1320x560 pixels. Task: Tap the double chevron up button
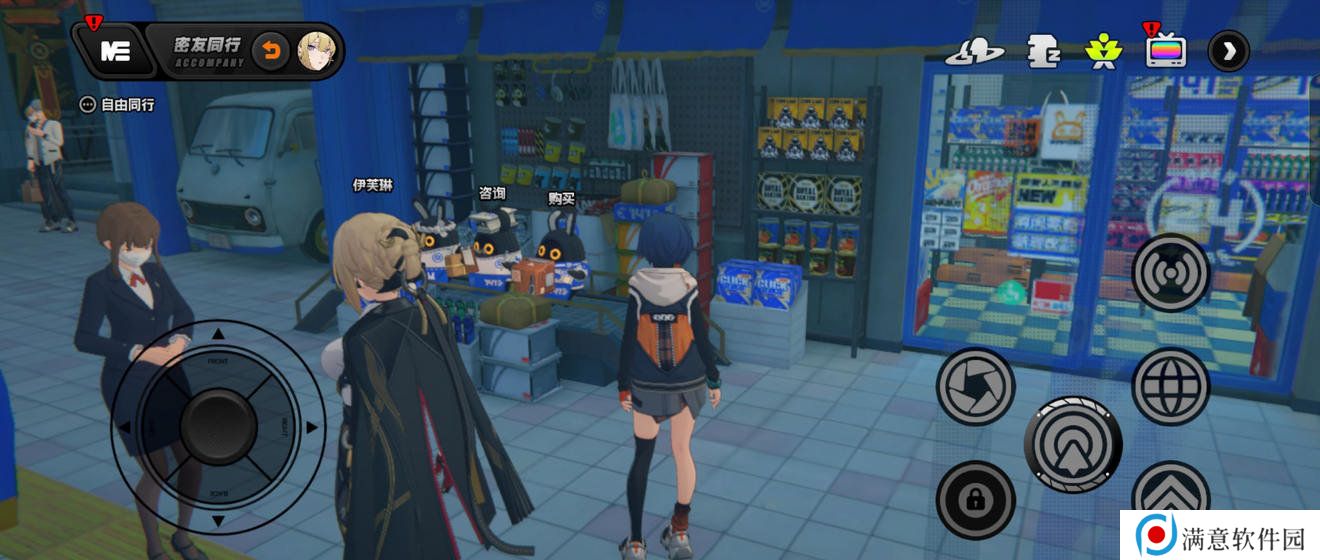(x=1171, y=497)
